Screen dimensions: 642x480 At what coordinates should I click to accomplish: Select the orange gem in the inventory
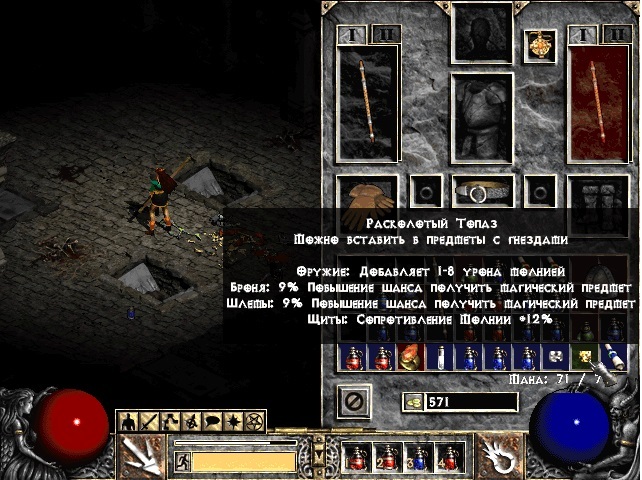click(409, 356)
